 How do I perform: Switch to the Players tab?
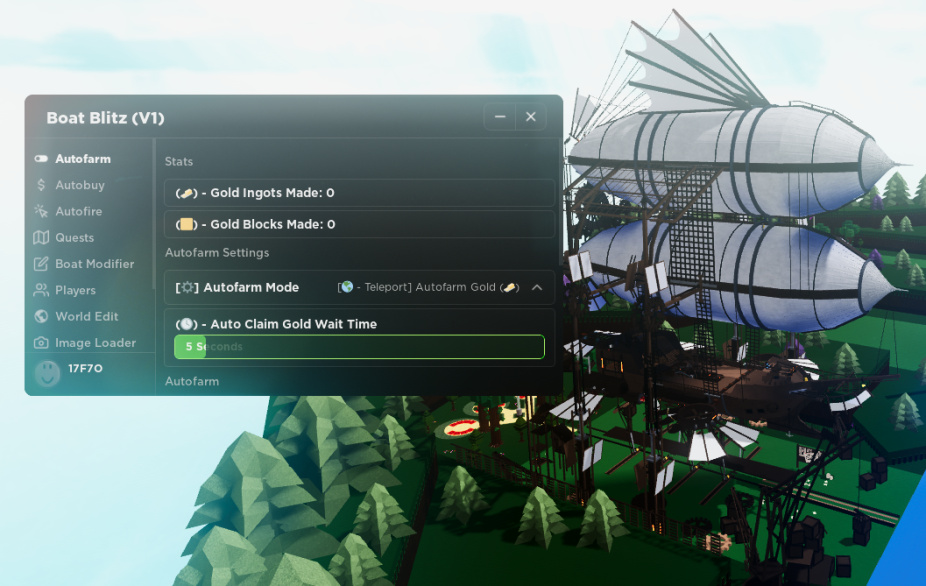[75, 290]
